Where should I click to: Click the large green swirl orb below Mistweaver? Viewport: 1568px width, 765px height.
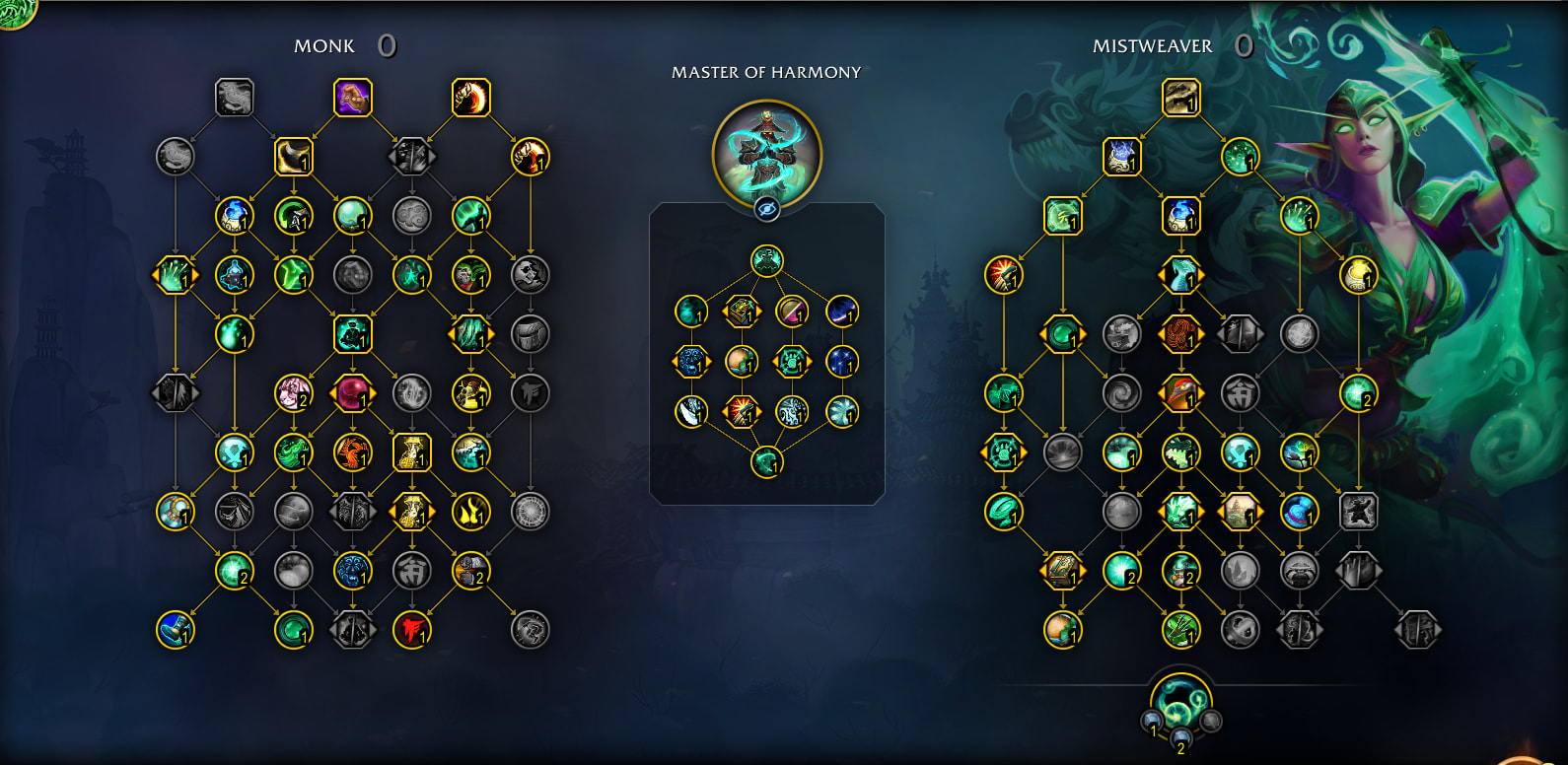1180,701
